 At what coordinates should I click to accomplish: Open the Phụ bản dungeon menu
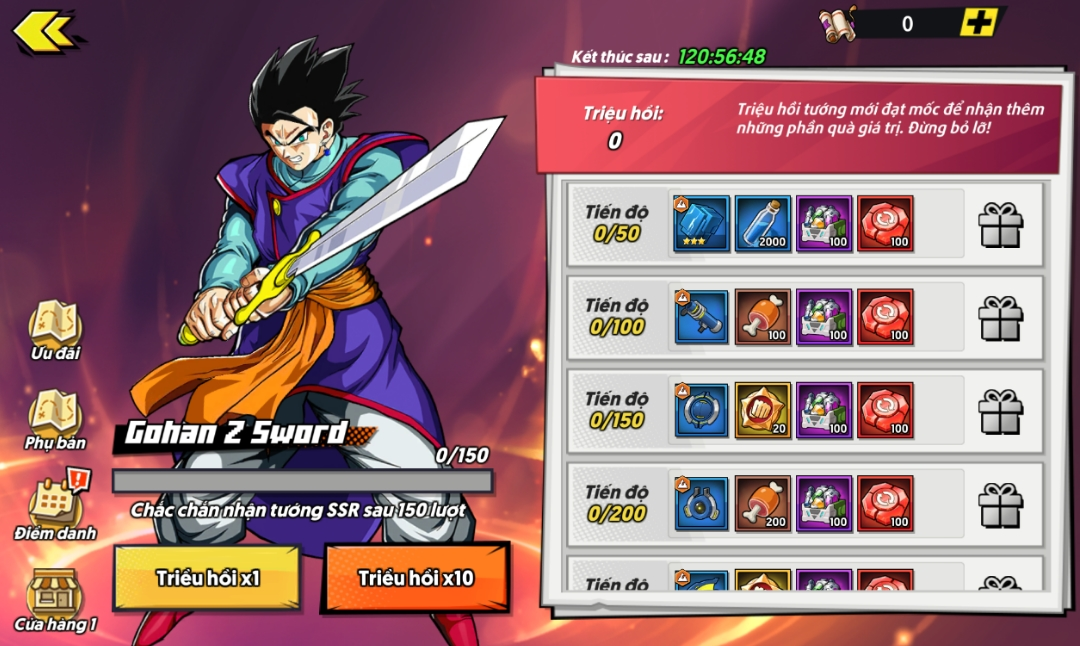point(55,420)
